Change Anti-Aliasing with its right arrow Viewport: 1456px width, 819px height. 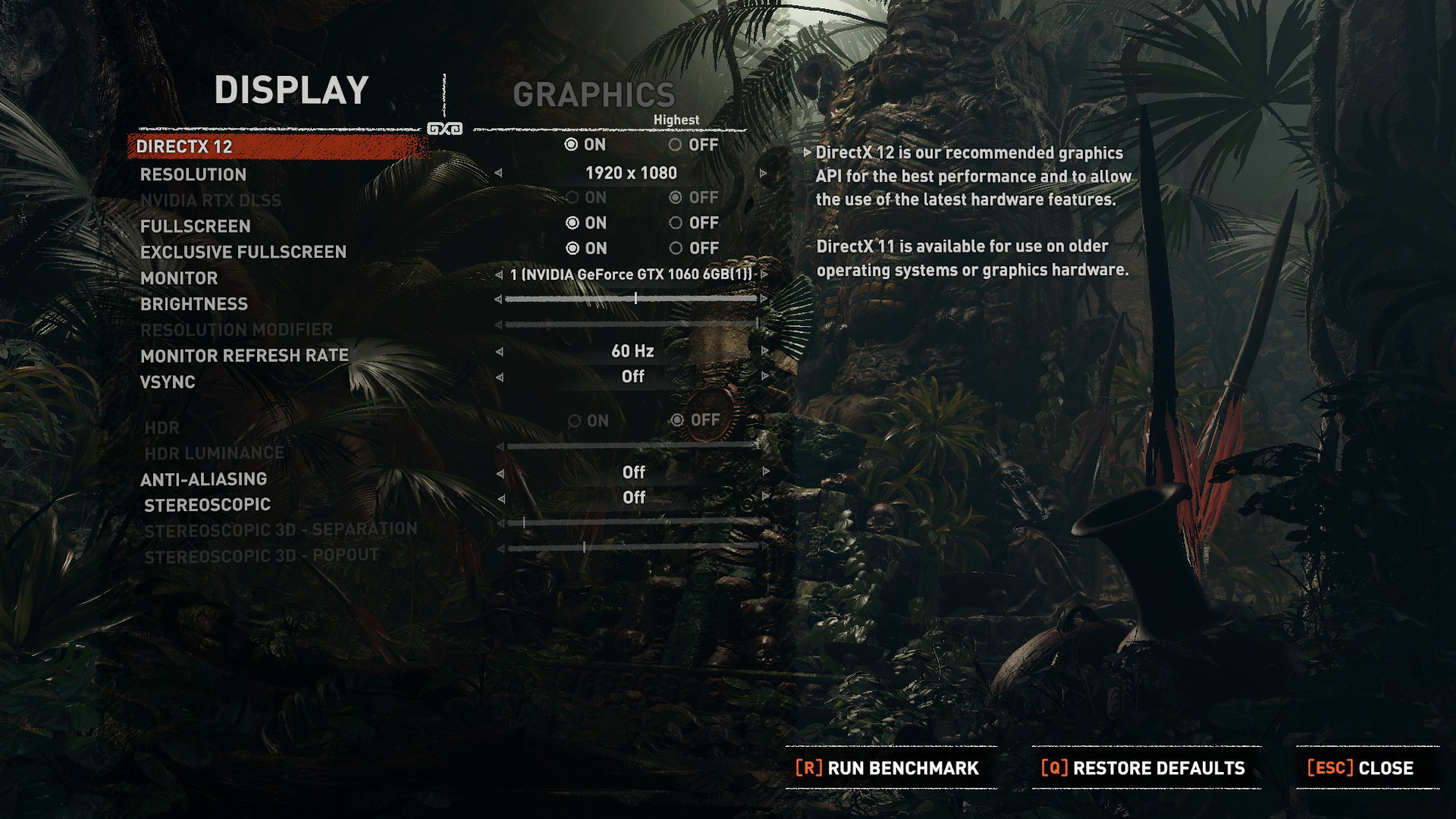[x=766, y=472]
